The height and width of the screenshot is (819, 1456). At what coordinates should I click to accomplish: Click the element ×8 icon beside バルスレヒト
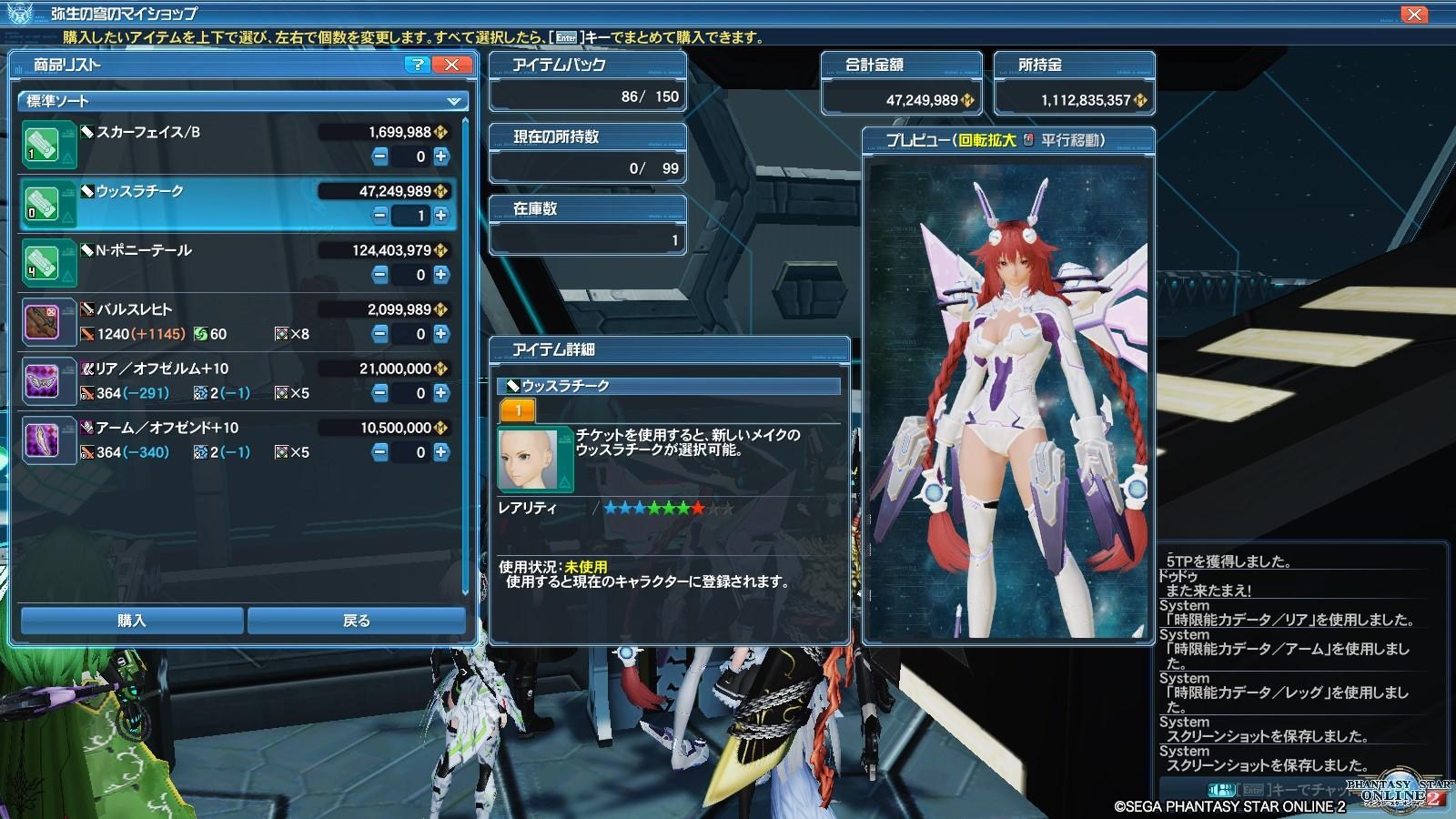[x=282, y=335]
